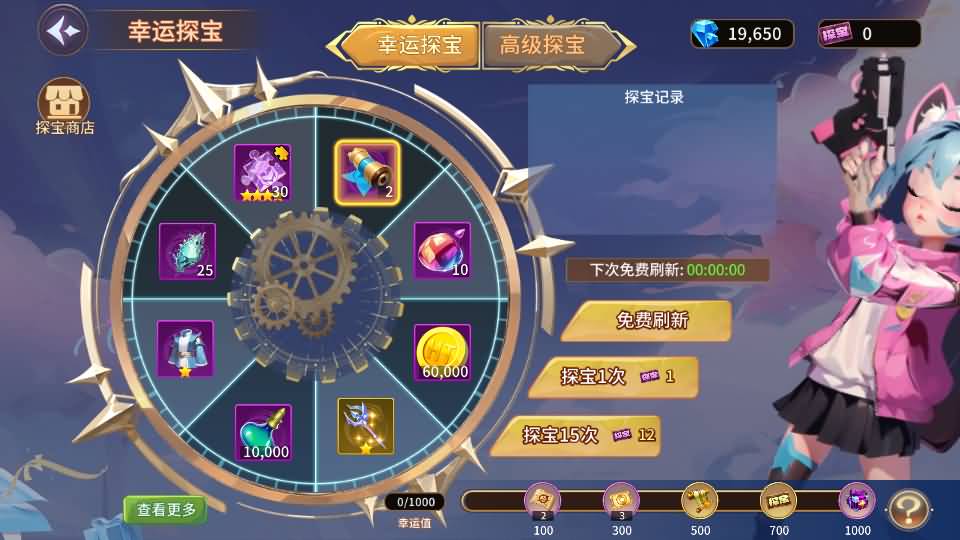
Task: Select the blue armor reward
Action: pyautogui.click(x=185, y=348)
